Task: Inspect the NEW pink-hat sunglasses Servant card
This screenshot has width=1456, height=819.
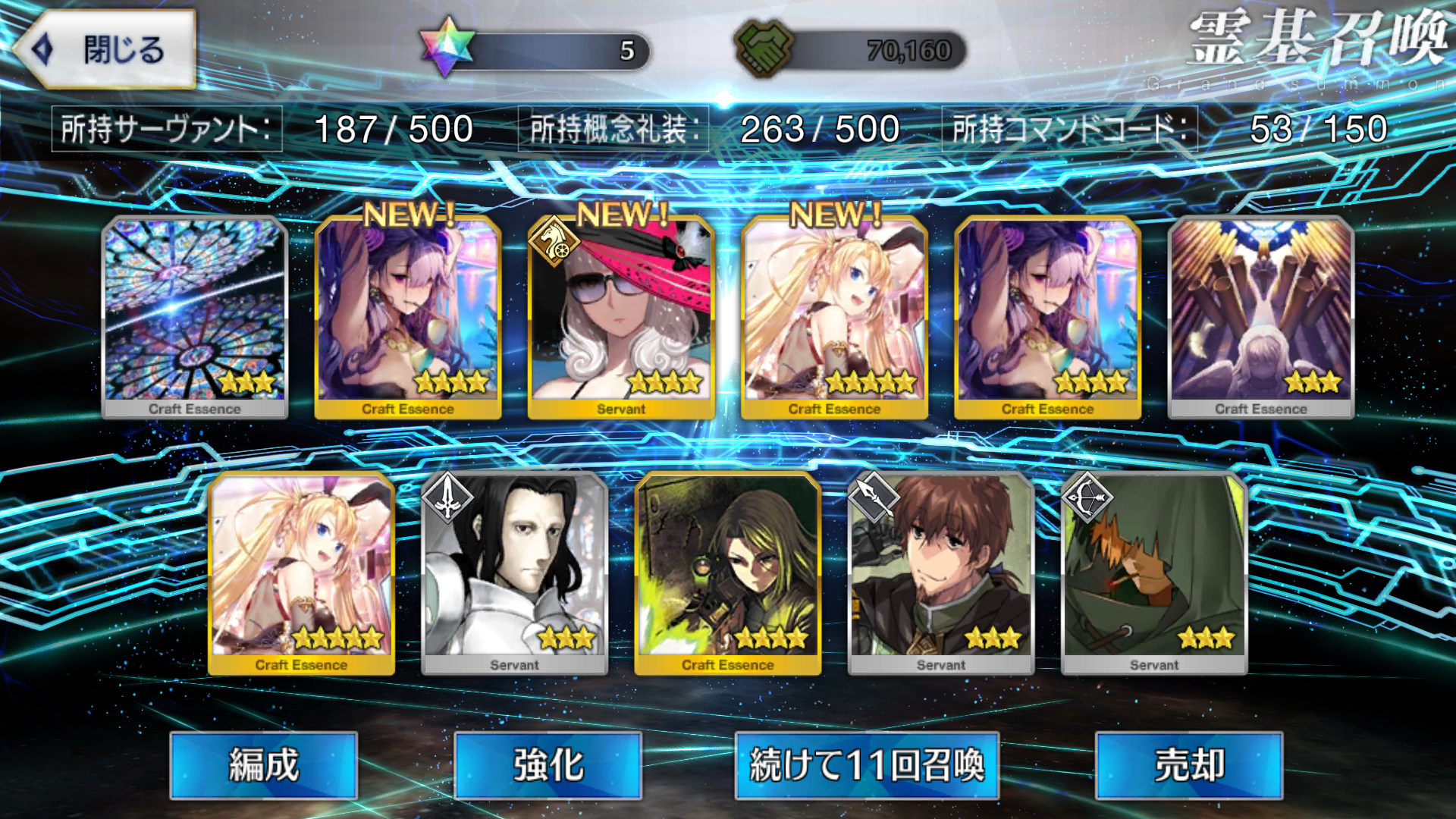Action: [621, 317]
